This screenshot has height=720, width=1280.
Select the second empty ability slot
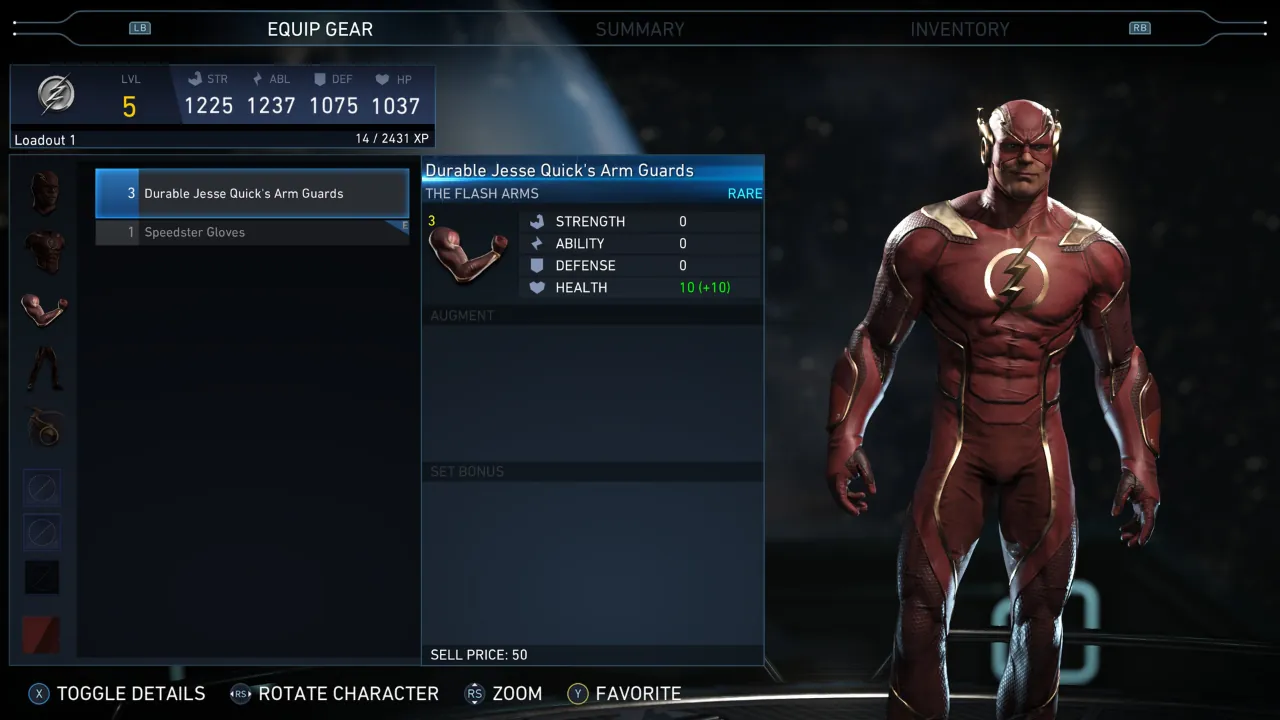point(42,533)
